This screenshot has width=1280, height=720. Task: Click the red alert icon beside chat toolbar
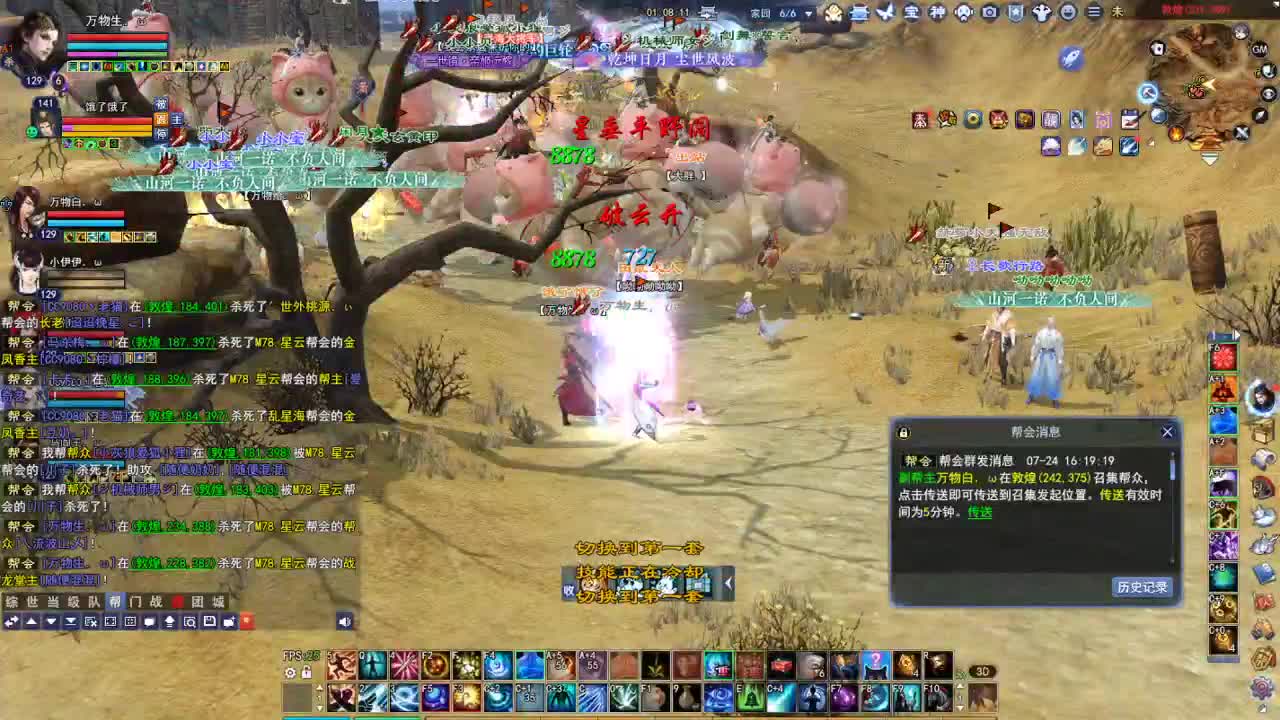pyautogui.click(x=247, y=621)
